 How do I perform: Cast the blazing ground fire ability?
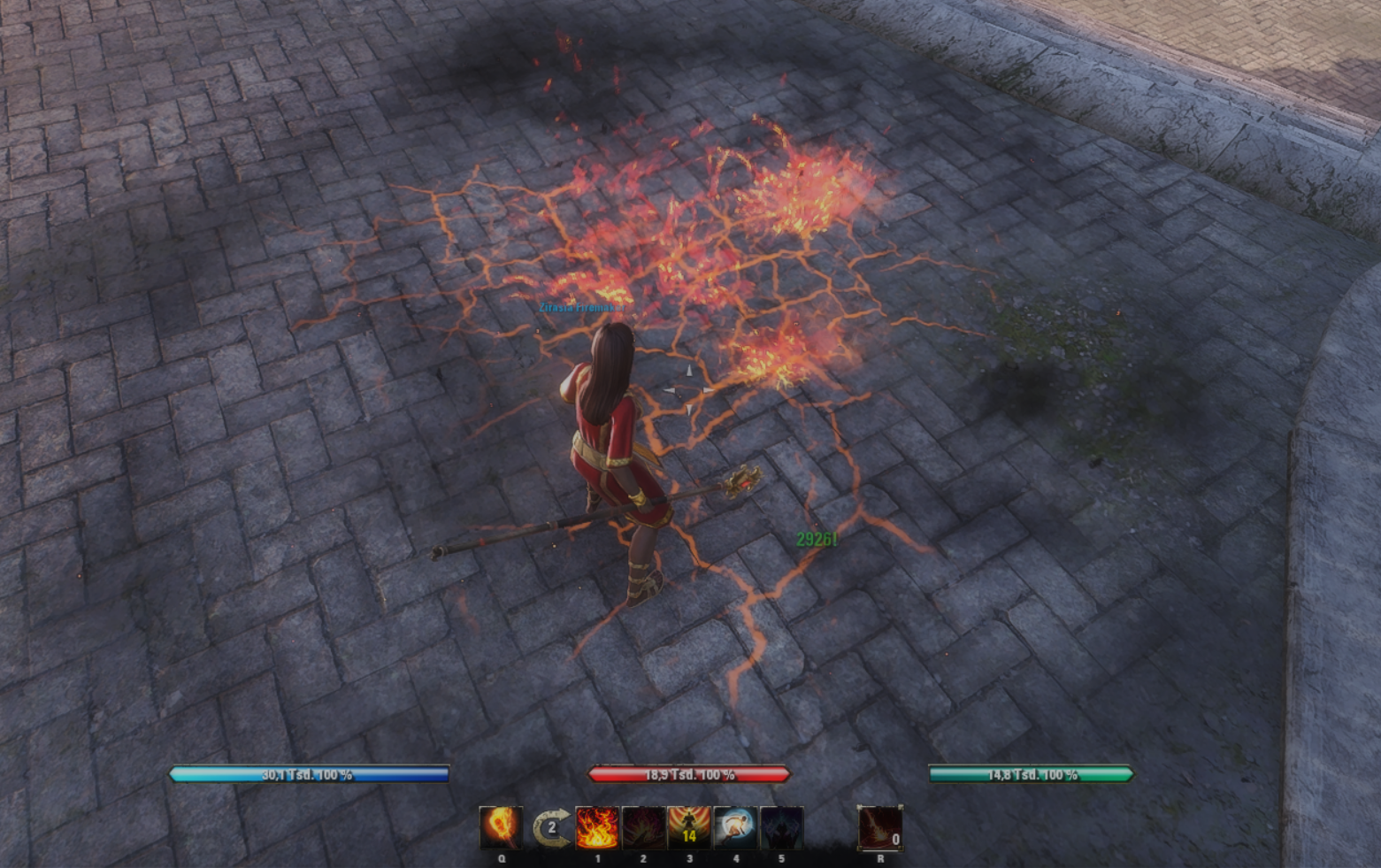(597, 828)
